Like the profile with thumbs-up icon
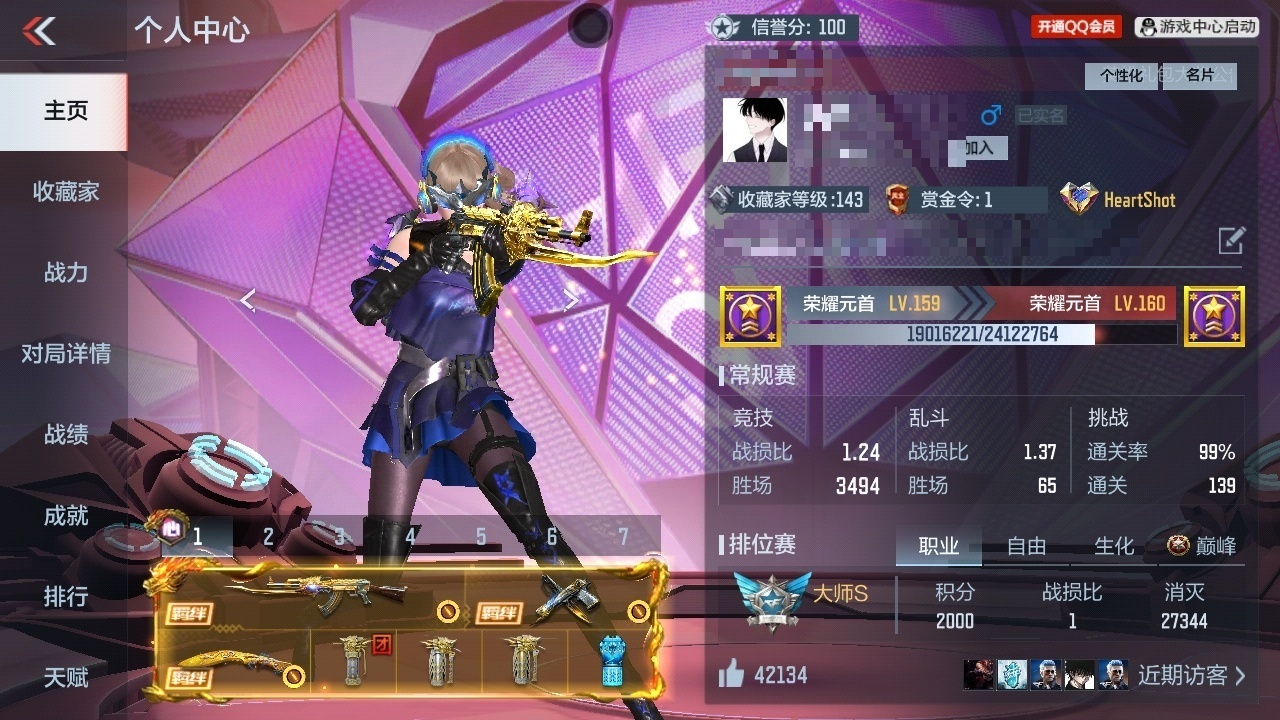 click(732, 675)
